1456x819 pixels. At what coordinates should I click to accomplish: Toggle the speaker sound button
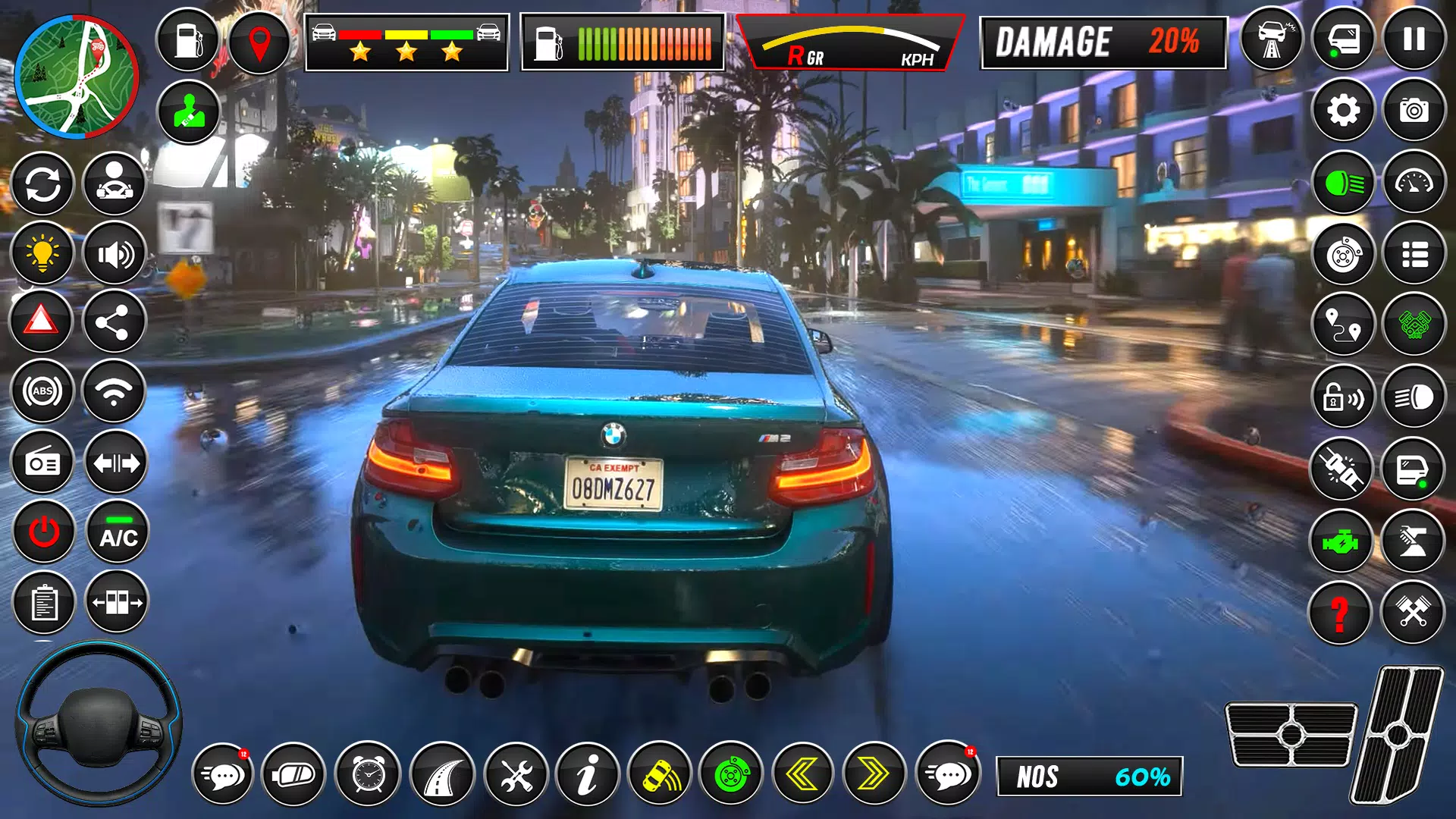point(115,253)
